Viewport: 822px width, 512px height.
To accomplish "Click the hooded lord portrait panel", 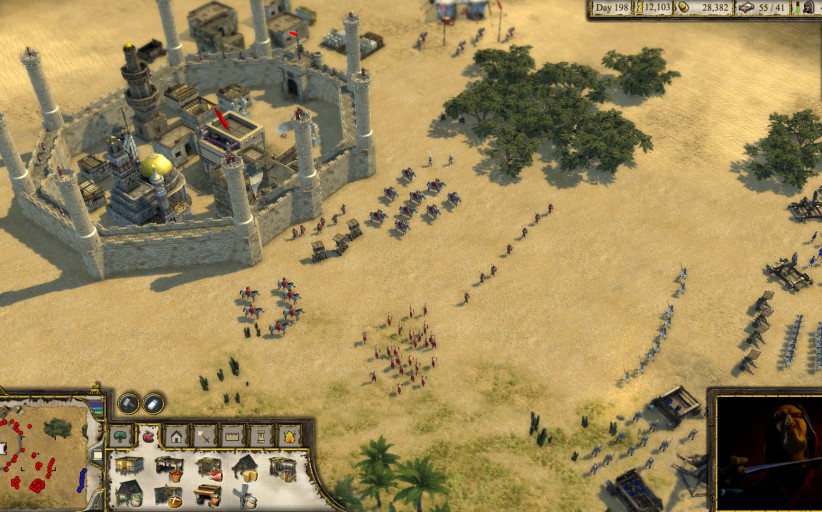I will pos(768,450).
